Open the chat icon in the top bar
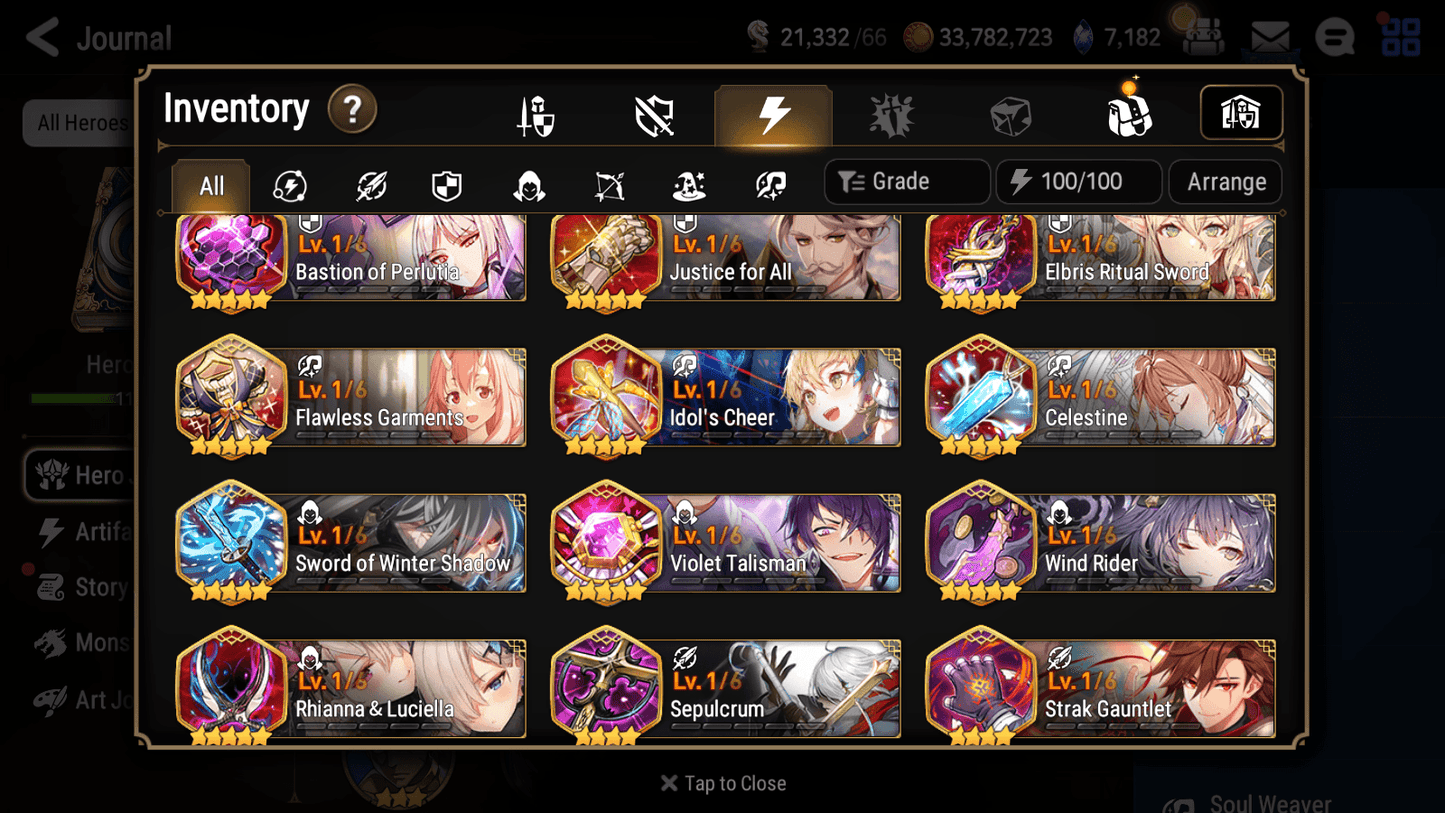This screenshot has width=1445, height=813. tap(1334, 36)
